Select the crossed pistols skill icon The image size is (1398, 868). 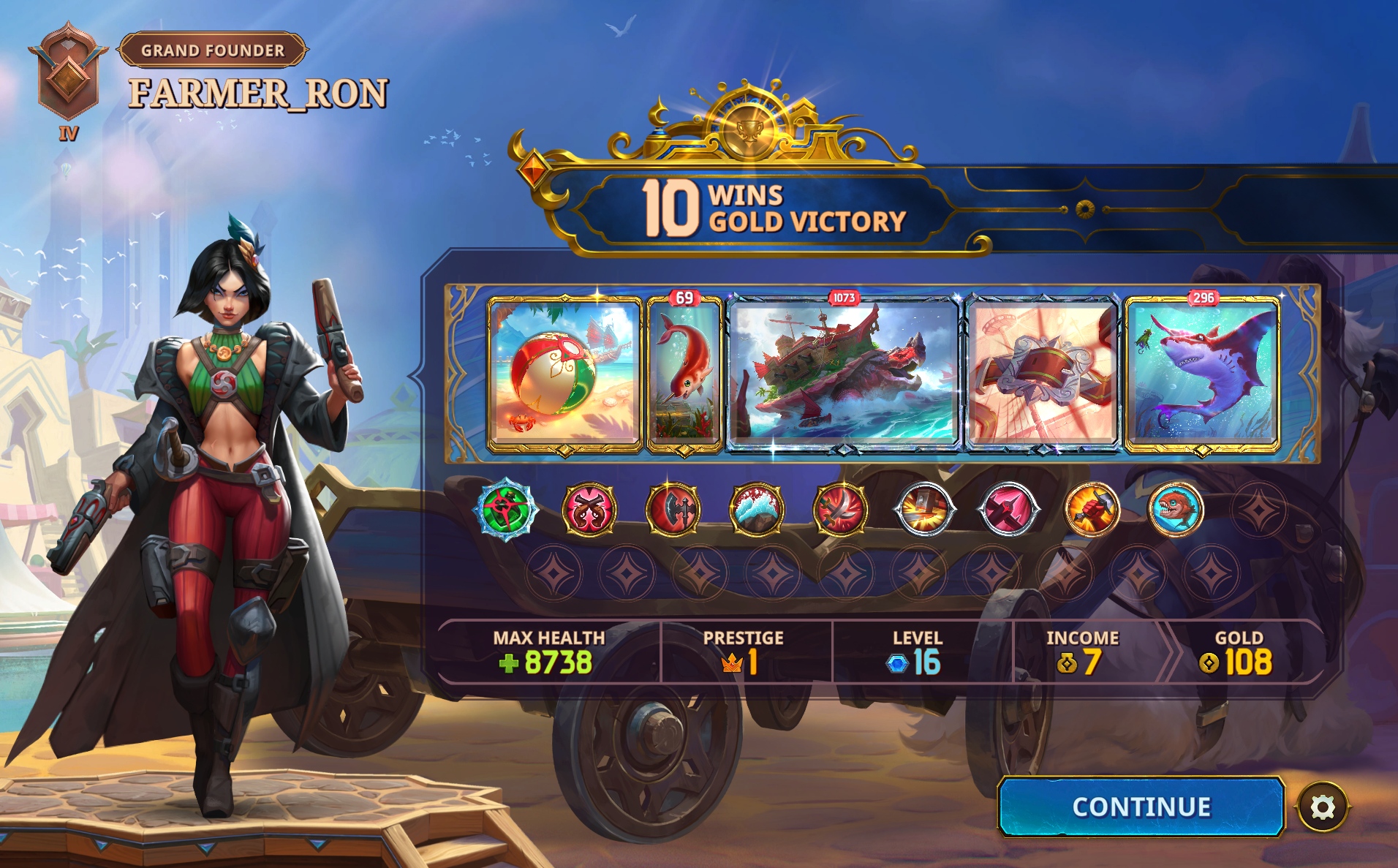click(589, 509)
